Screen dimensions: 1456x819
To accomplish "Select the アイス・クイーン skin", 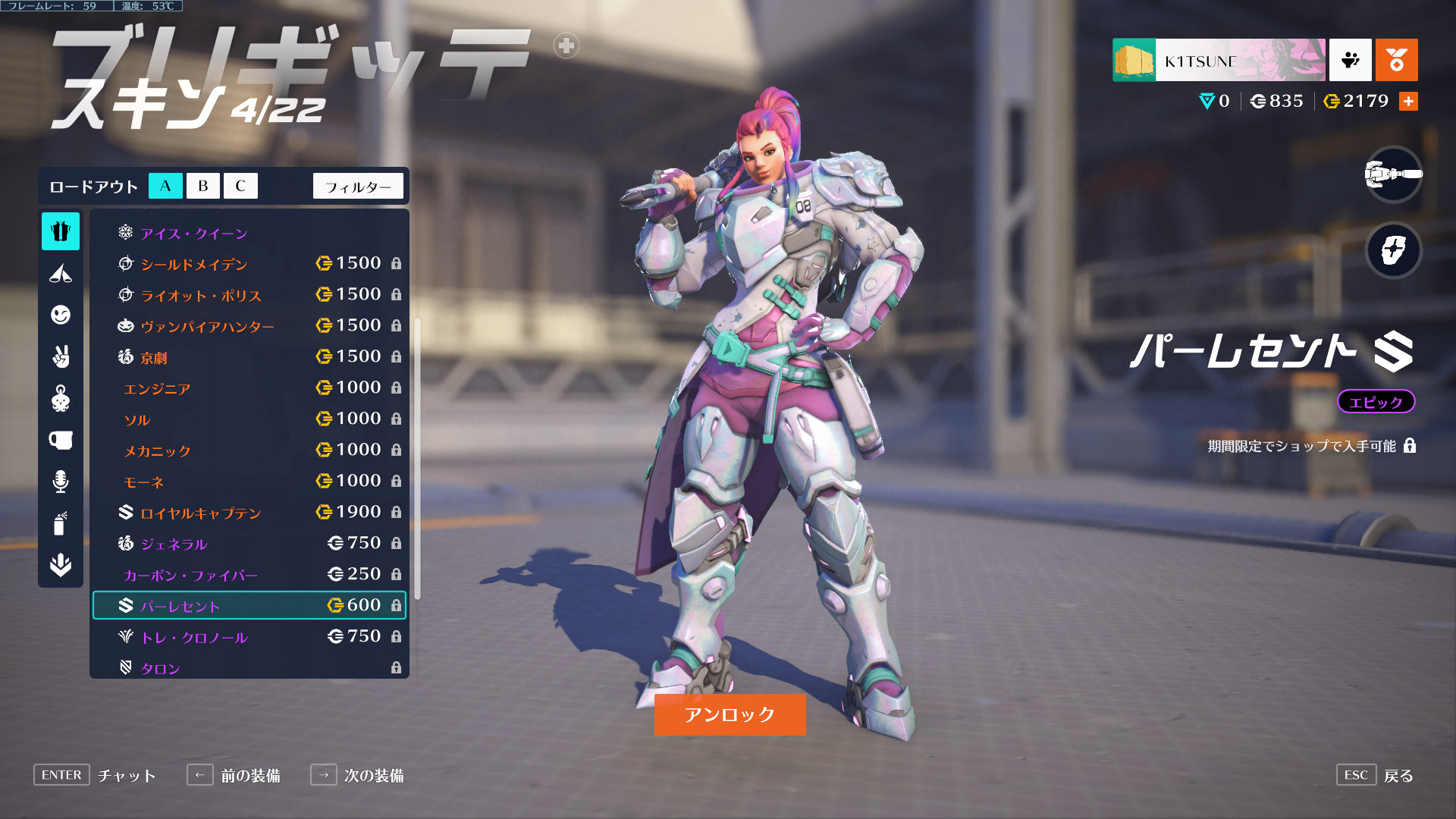I will [194, 234].
